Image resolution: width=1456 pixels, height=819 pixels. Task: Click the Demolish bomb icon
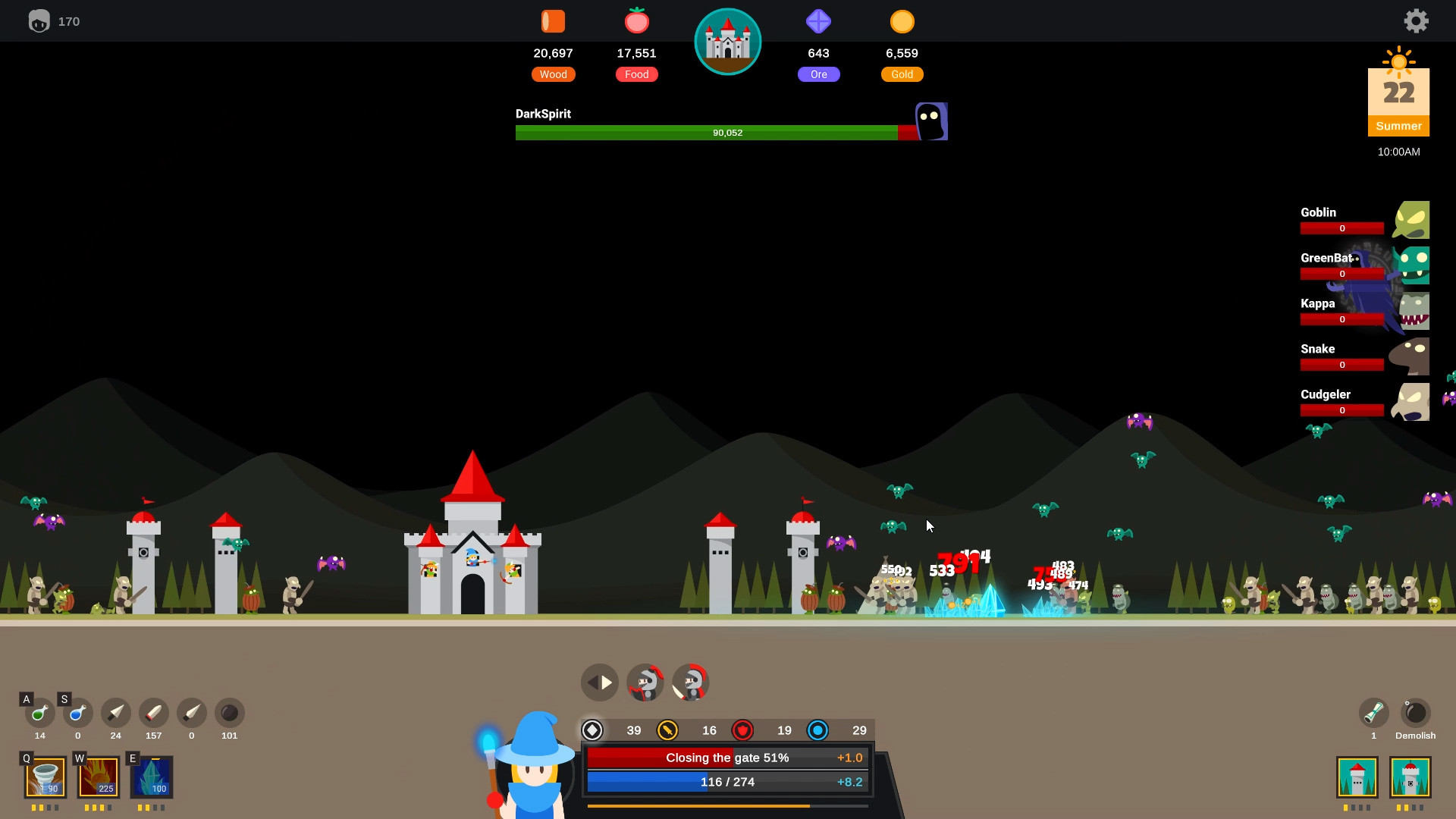tap(1415, 714)
